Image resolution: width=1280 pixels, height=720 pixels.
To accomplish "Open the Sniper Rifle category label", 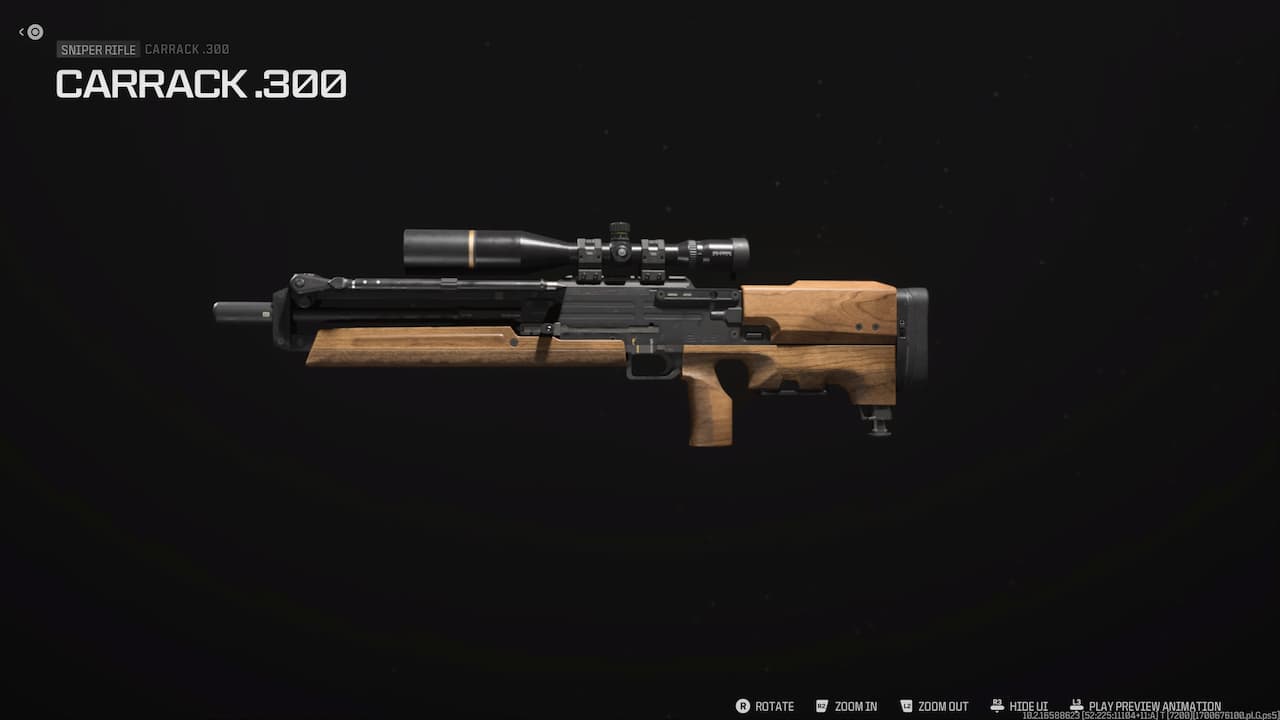I will (97, 49).
